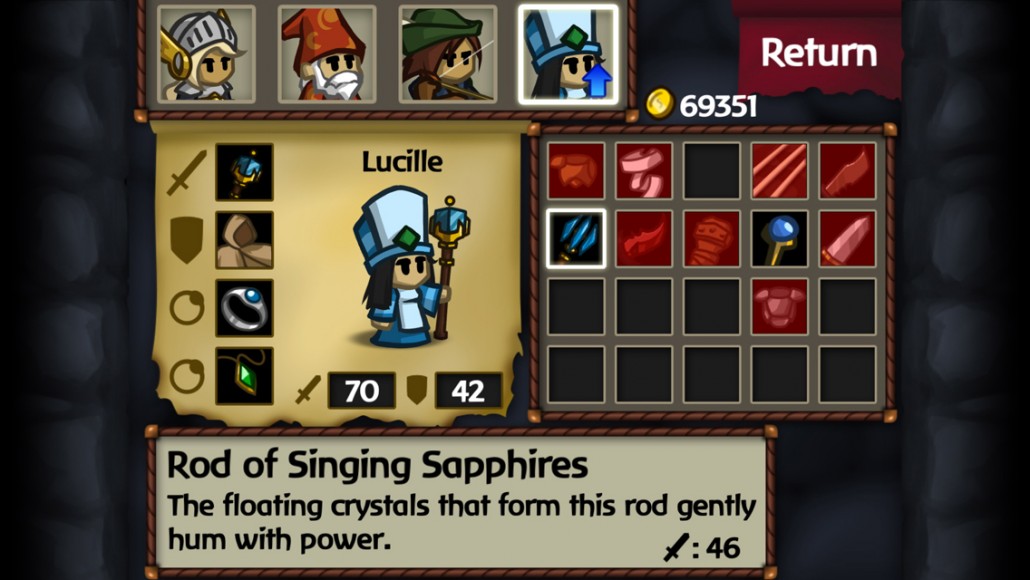Pick the red short sword blade item
The width and height of the screenshot is (1030, 580).
848,239
